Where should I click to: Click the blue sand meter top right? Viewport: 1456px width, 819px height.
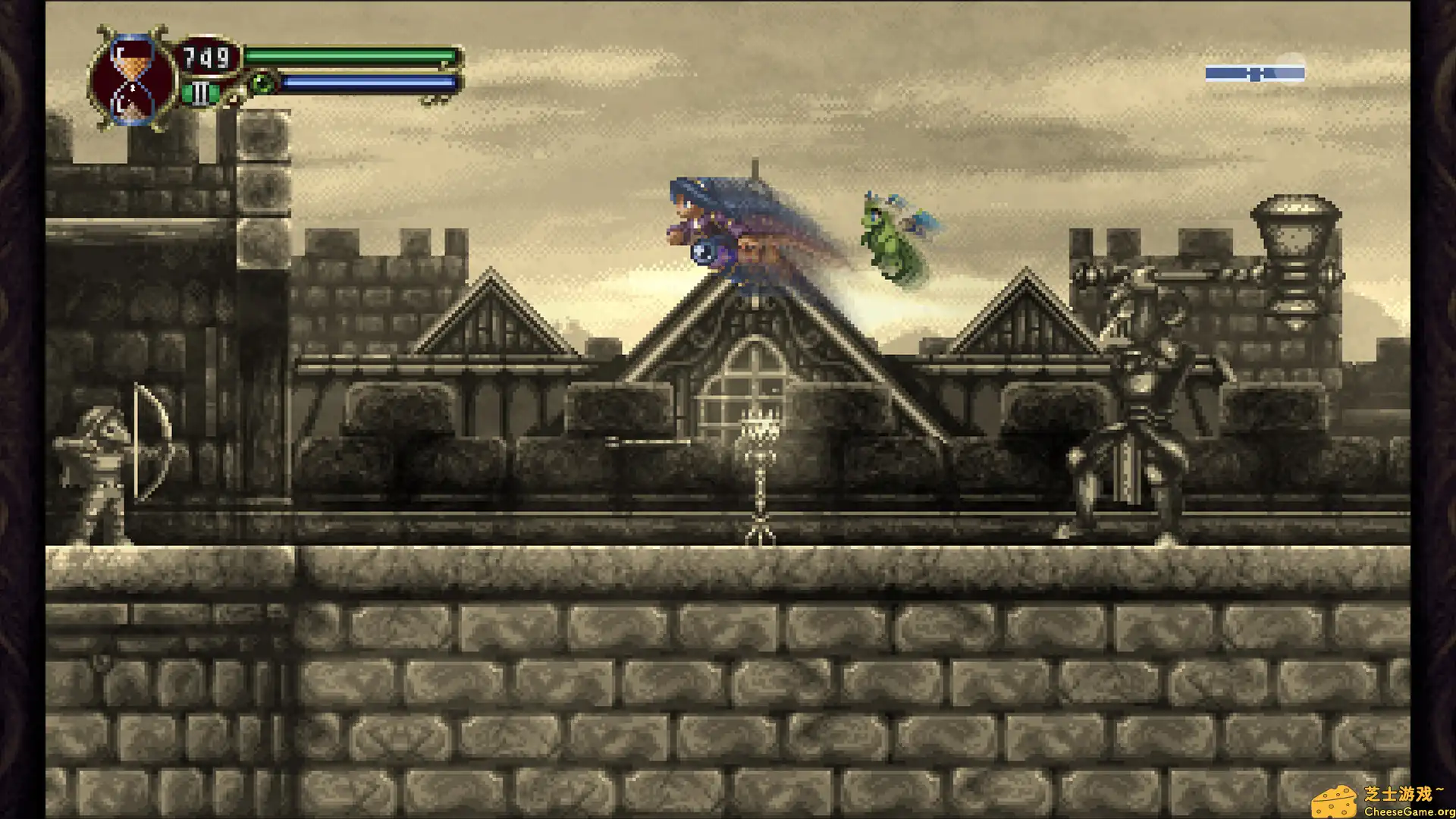pyautogui.click(x=1255, y=72)
